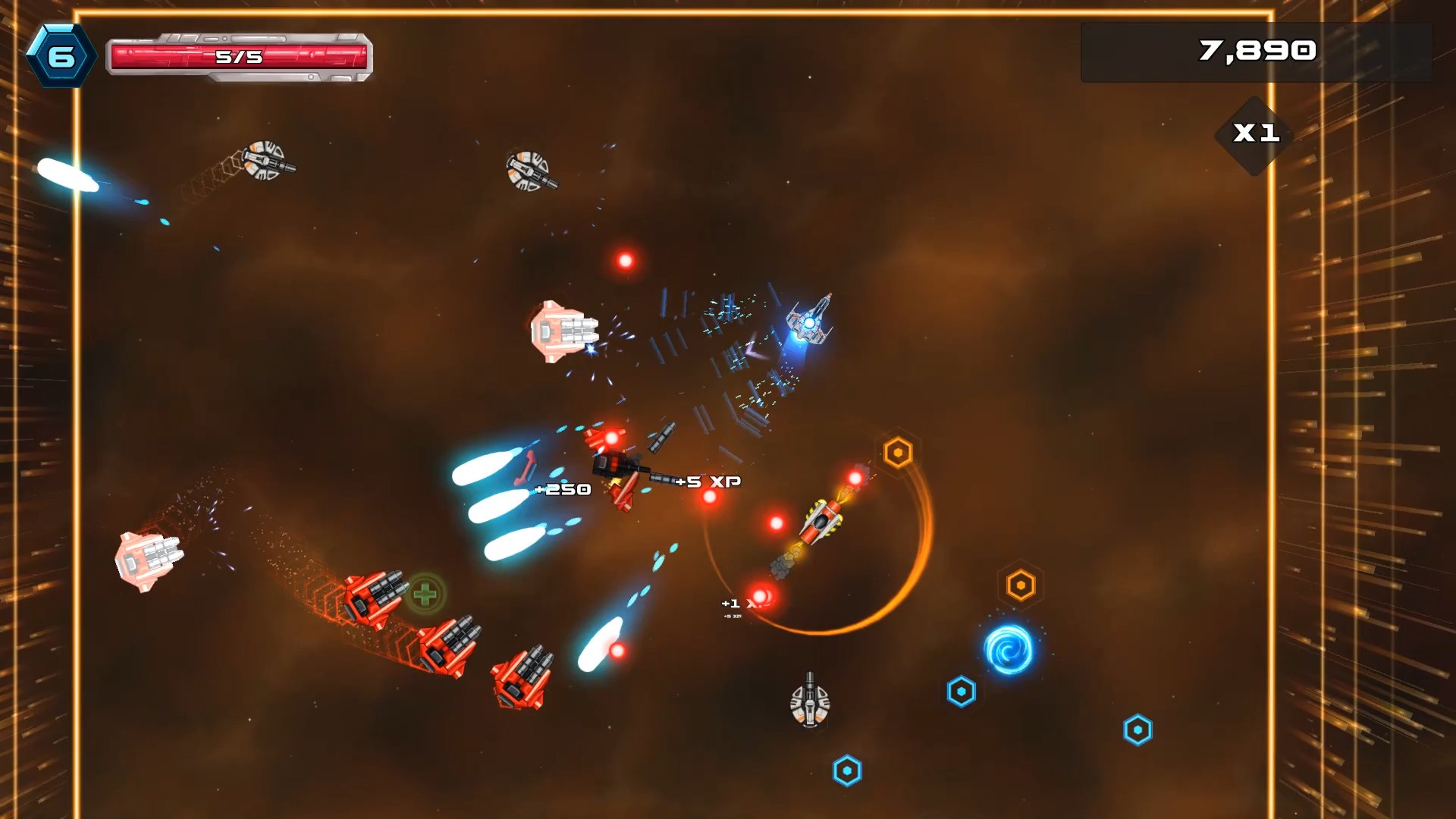The width and height of the screenshot is (1456, 819).
Task: Click the X1 score multiplier indicator
Action: pyautogui.click(x=1255, y=135)
